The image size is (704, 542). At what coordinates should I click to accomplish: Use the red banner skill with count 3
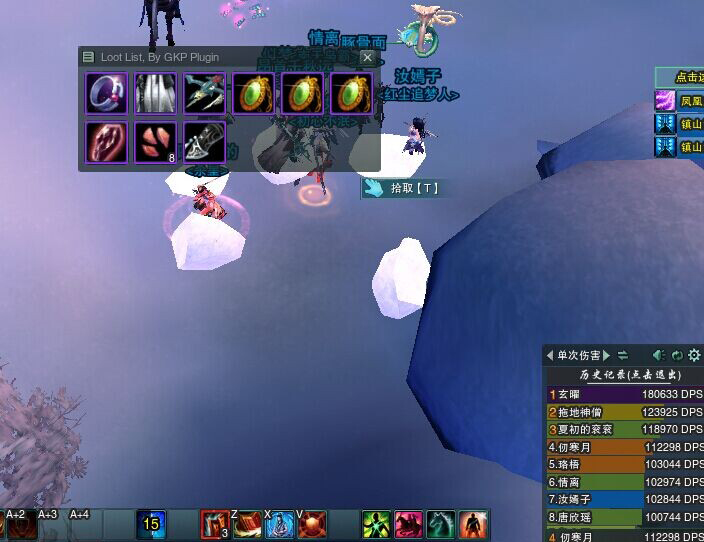click(x=215, y=524)
